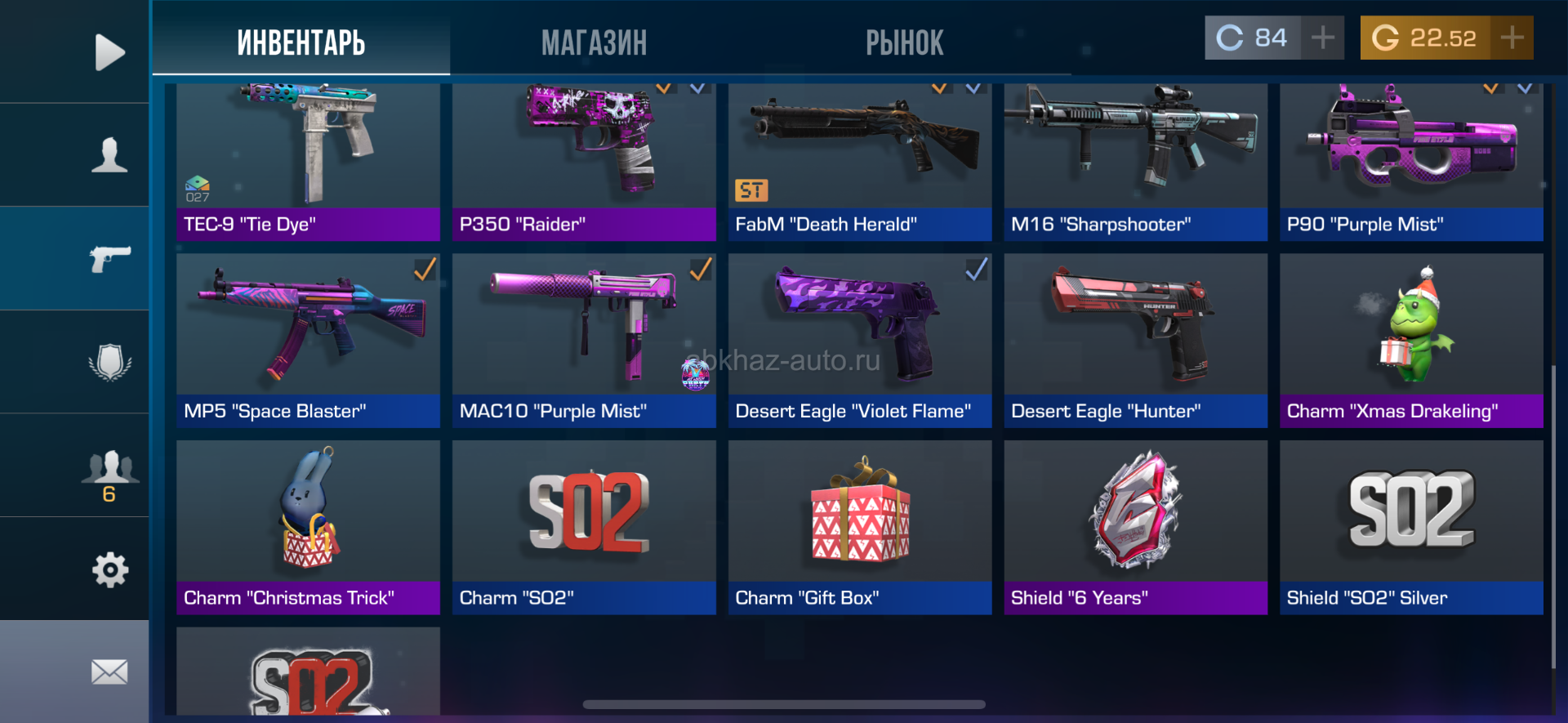Add silver coins with the plus button
1568x723 pixels.
pyautogui.click(x=1322, y=38)
